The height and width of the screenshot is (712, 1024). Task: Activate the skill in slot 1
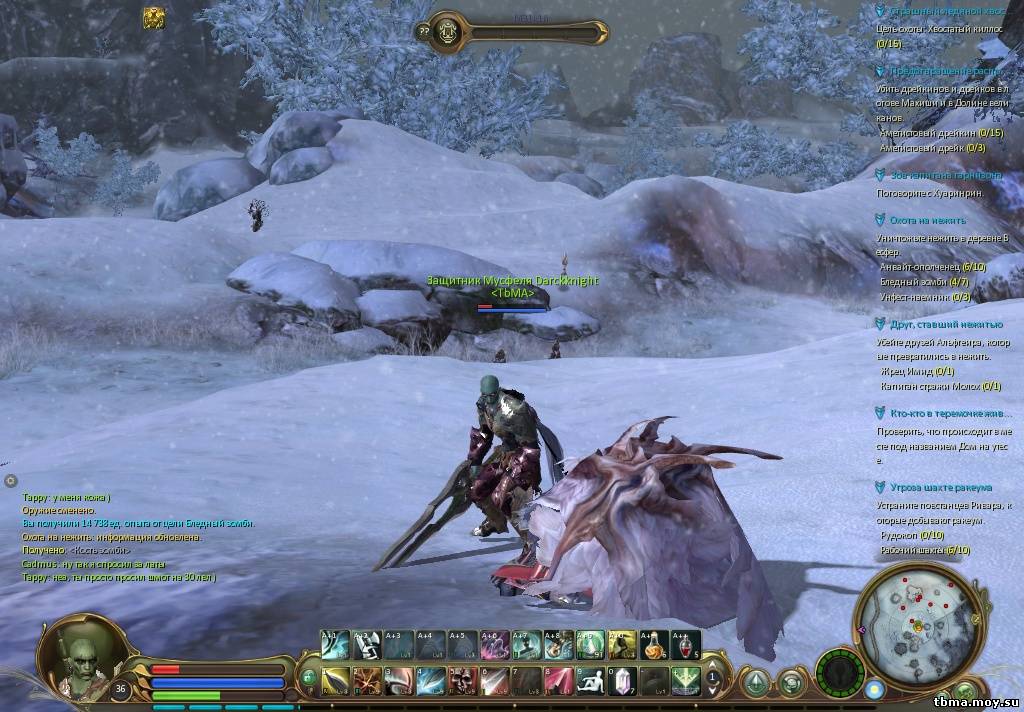(x=336, y=680)
